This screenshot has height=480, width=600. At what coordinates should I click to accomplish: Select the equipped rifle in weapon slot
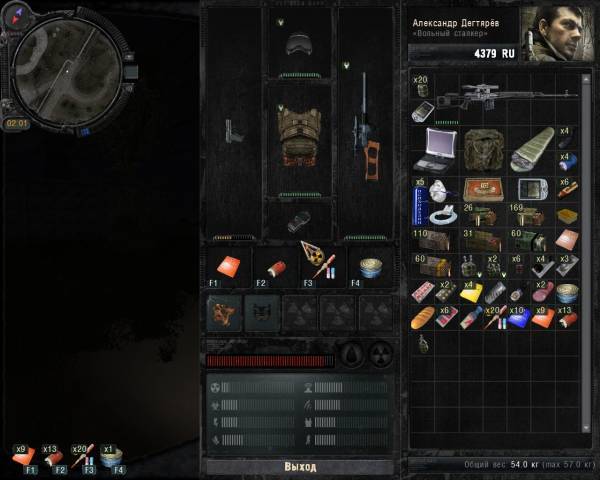[364, 135]
